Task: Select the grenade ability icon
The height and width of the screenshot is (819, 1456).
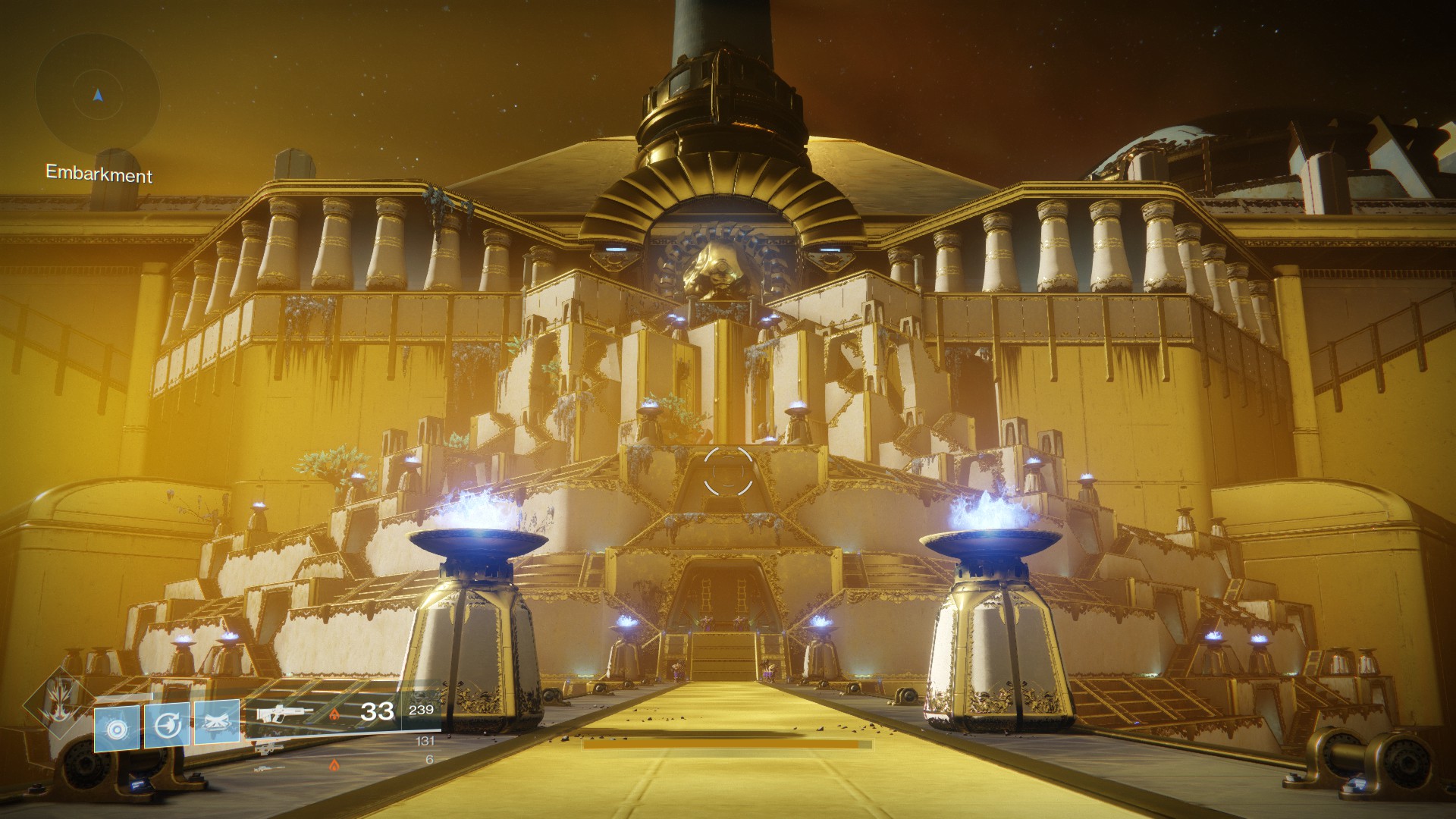Action: (117, 728)
